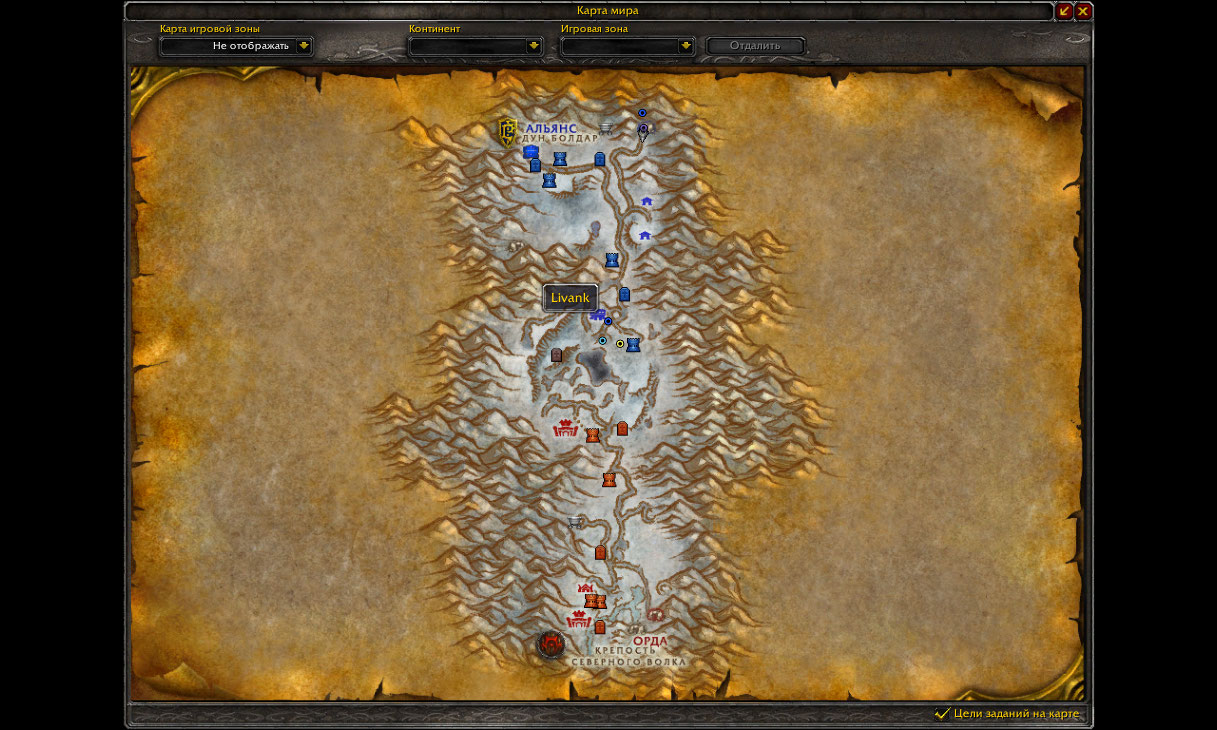Close the world map window
This screenshot has height=730, width=1217.
click(x=1083, y=11)
